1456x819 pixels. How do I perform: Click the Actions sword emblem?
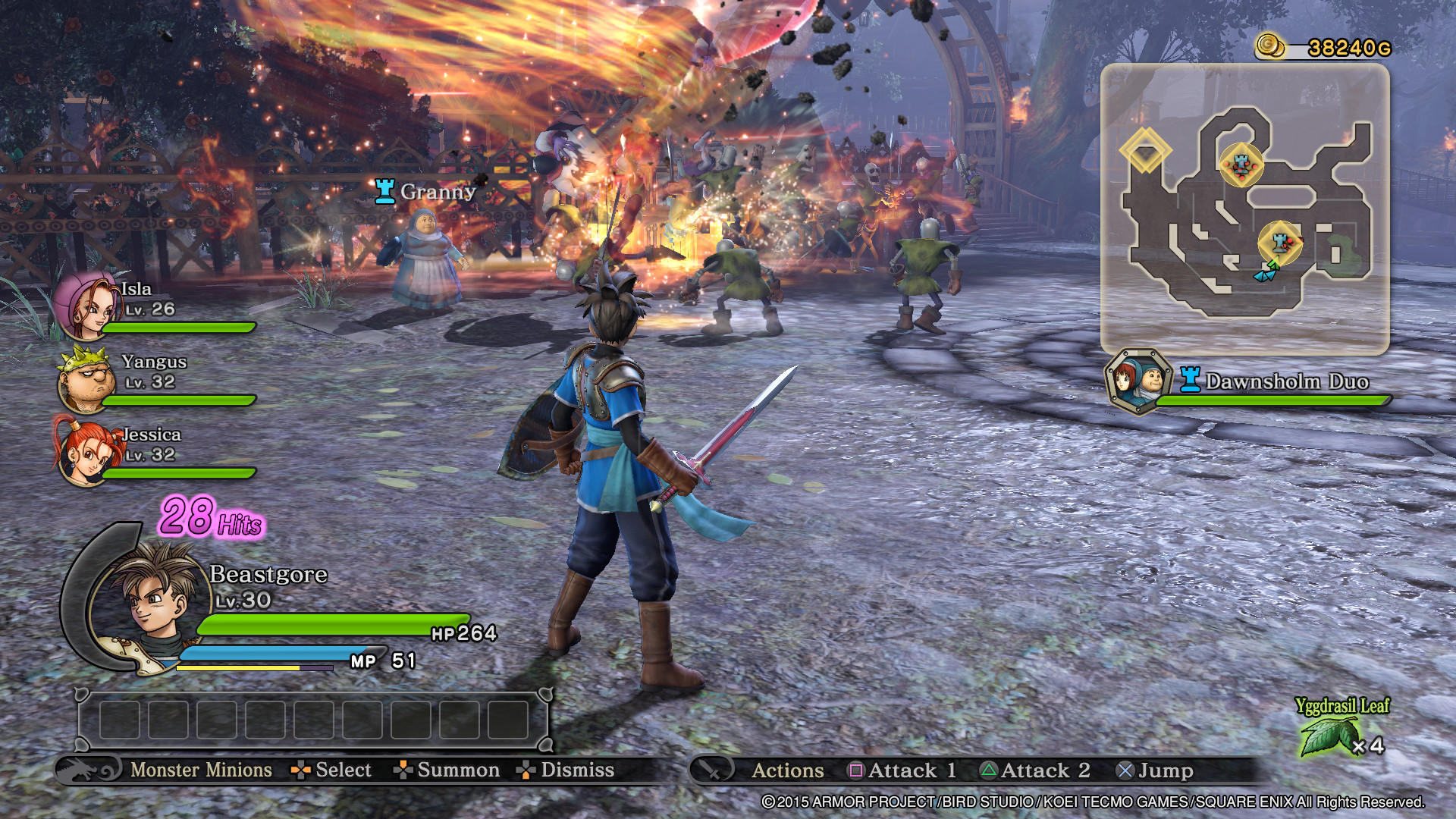[x=712, y=770]
